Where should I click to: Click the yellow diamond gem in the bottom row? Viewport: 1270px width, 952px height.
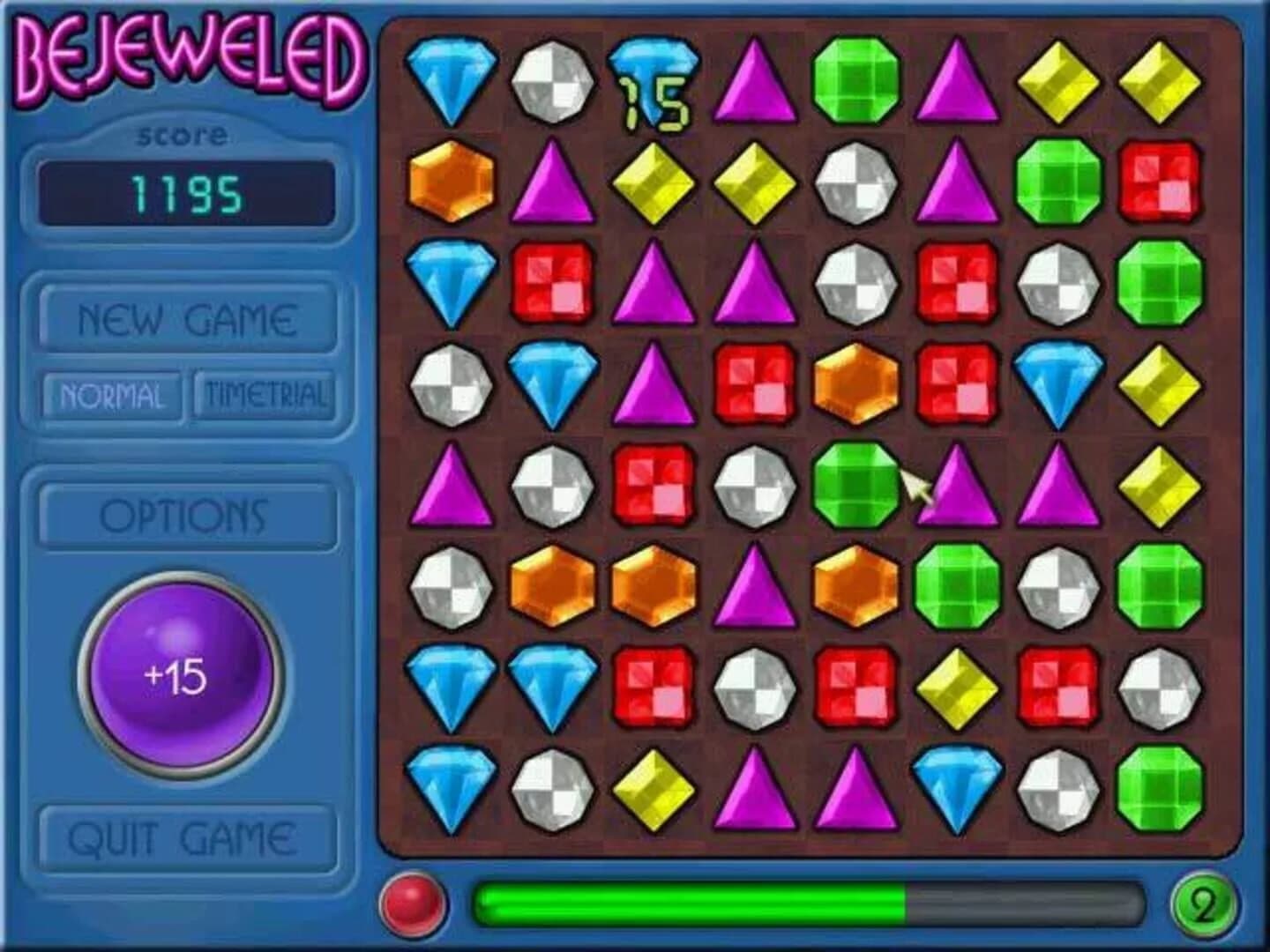(653, 789)
